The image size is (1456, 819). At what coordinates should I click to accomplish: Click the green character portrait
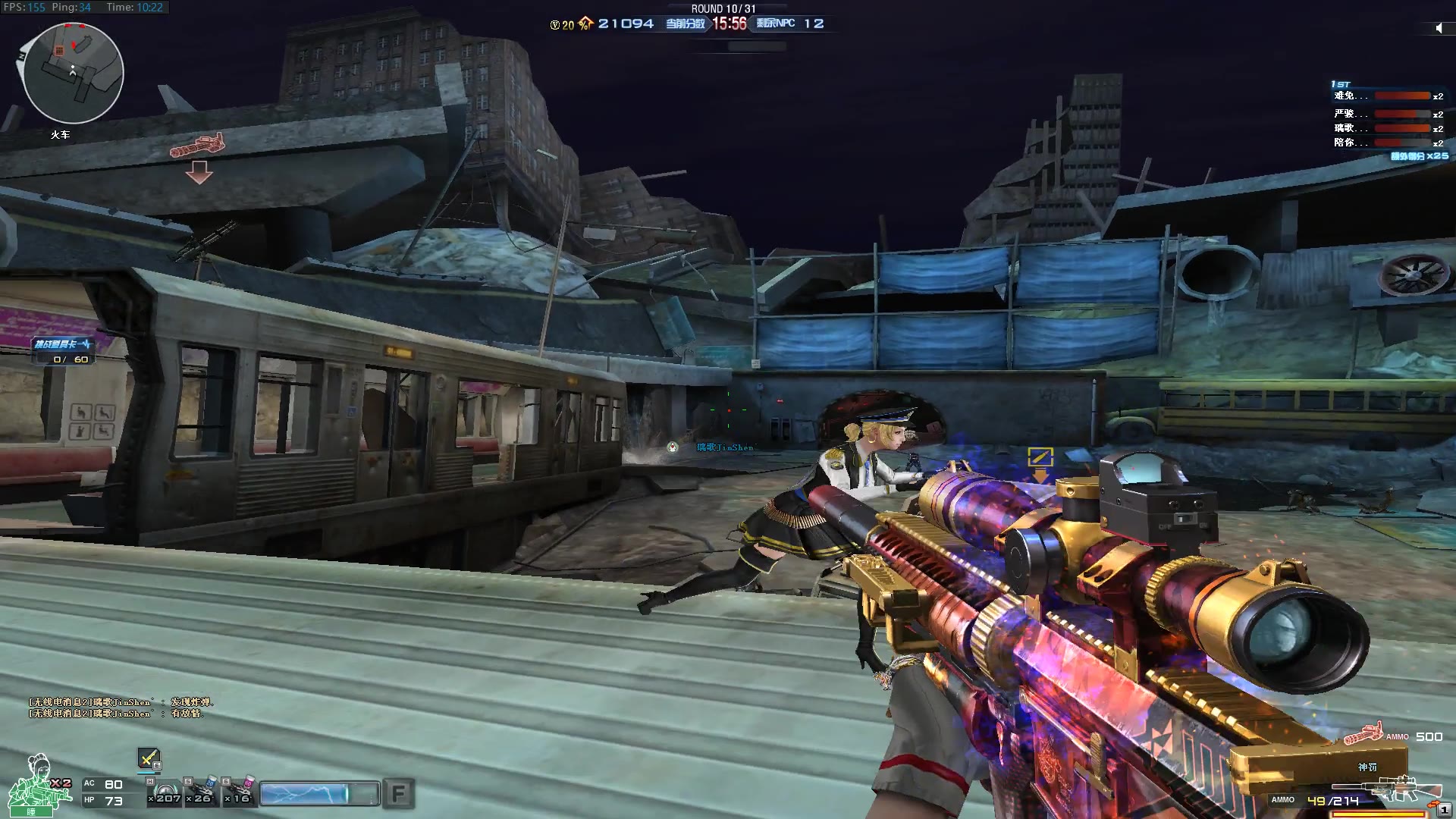pyautogui.click(x=32, y=786)
